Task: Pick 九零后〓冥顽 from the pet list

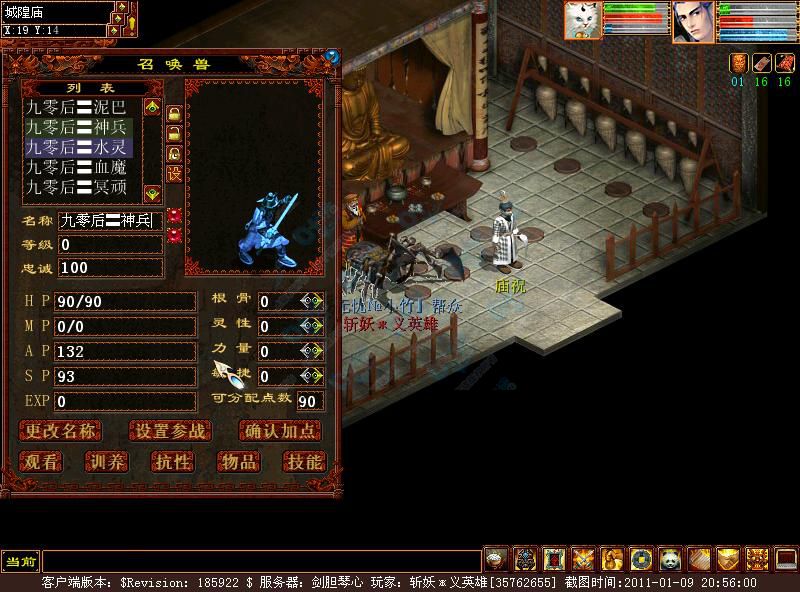Action: pyautogui.click(x=76, y=187)
